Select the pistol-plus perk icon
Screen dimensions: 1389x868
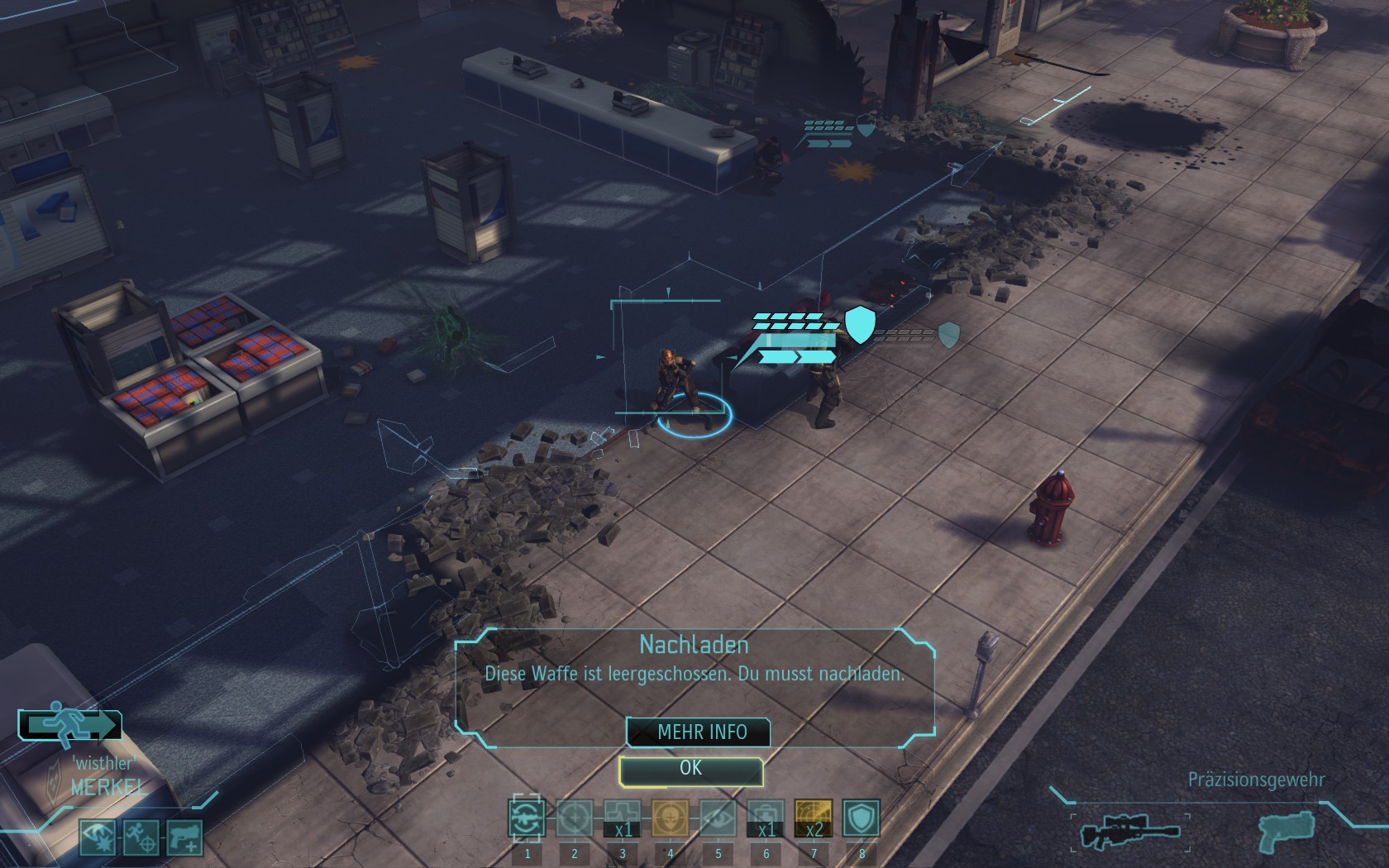[x=184, y=837]
